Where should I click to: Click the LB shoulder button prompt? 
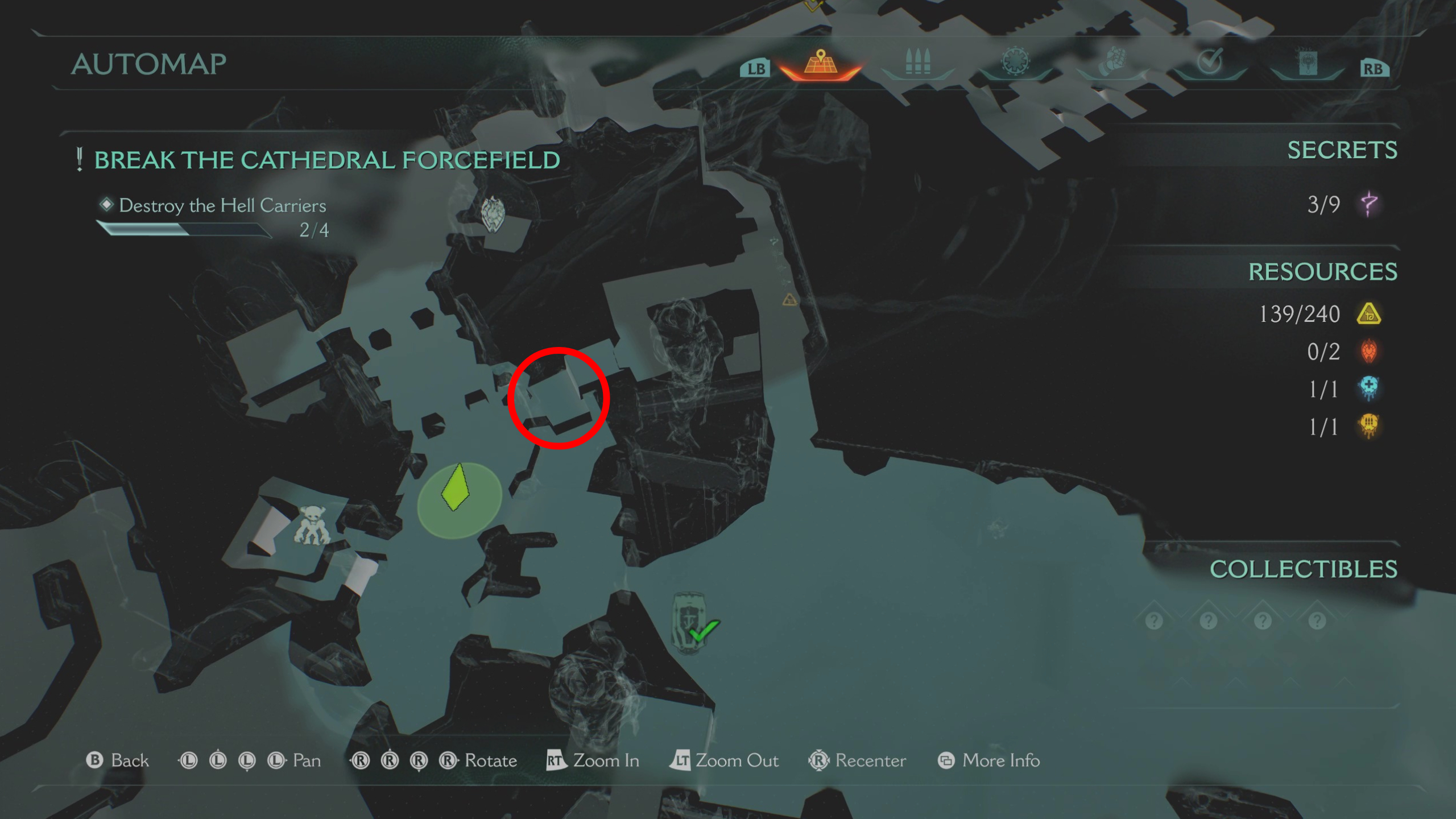[755, 67]
